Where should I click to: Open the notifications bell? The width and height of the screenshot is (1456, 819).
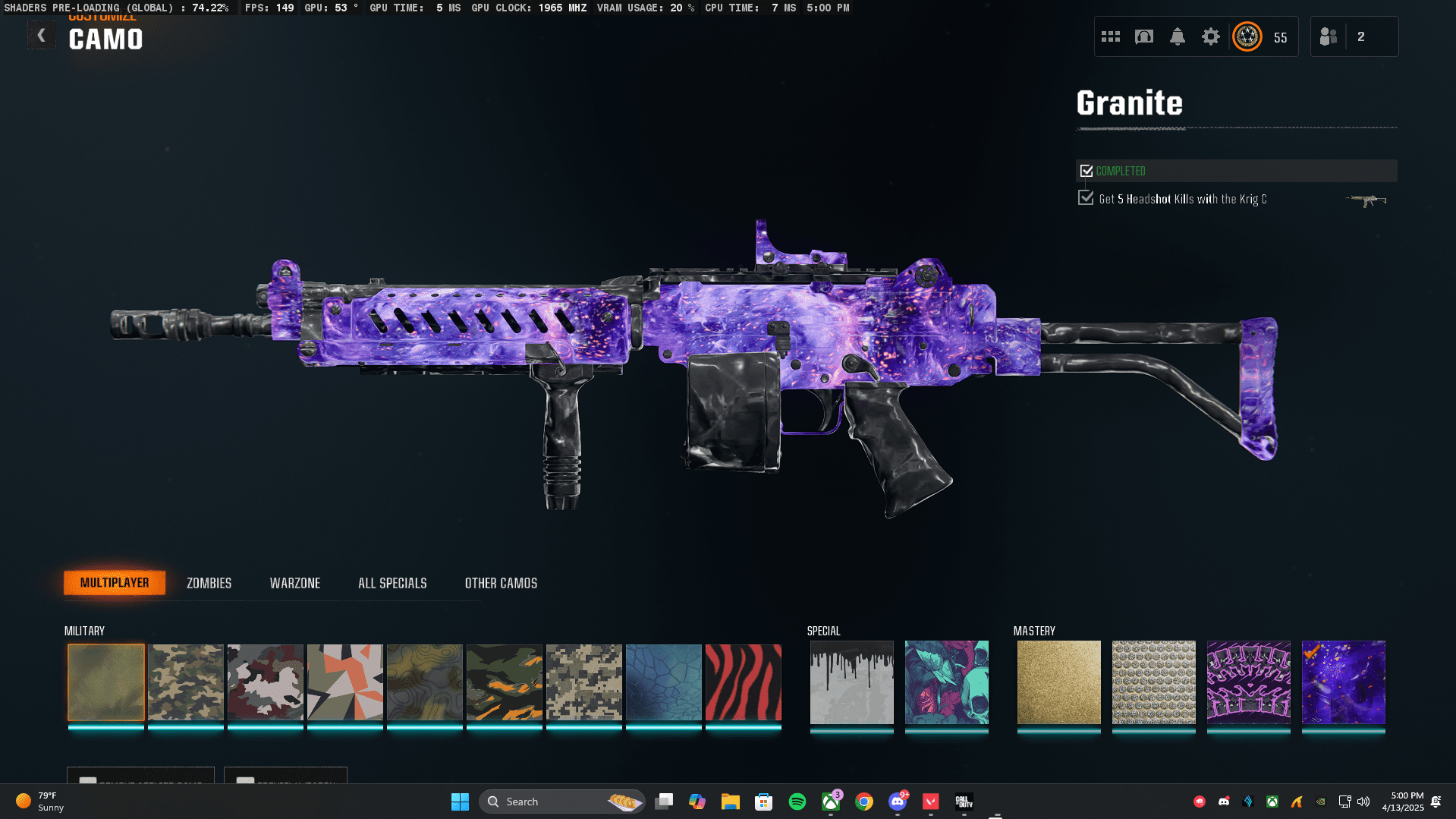click(1178, 36)
